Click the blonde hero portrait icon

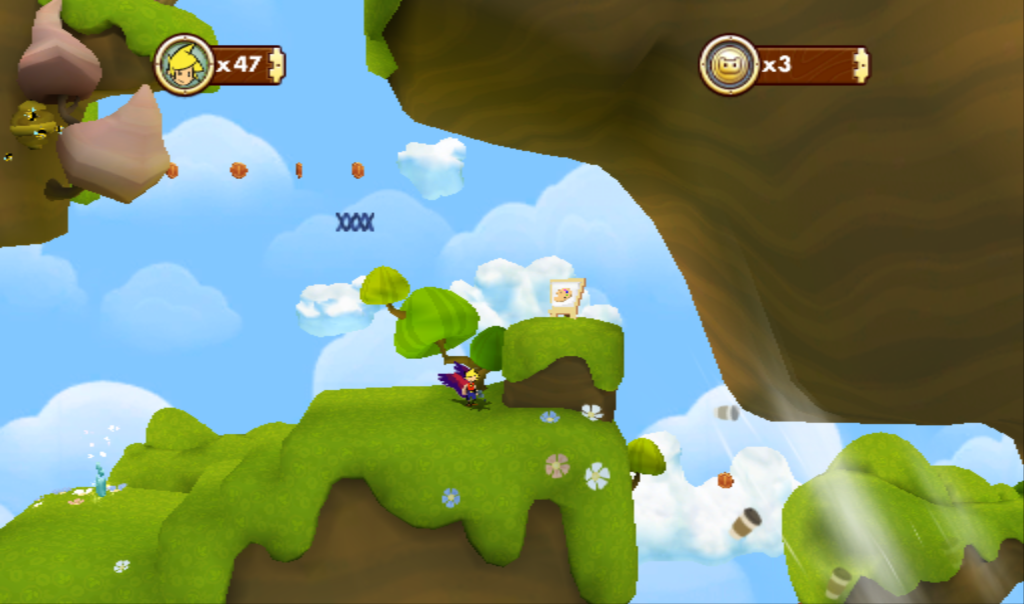(185, 65)
